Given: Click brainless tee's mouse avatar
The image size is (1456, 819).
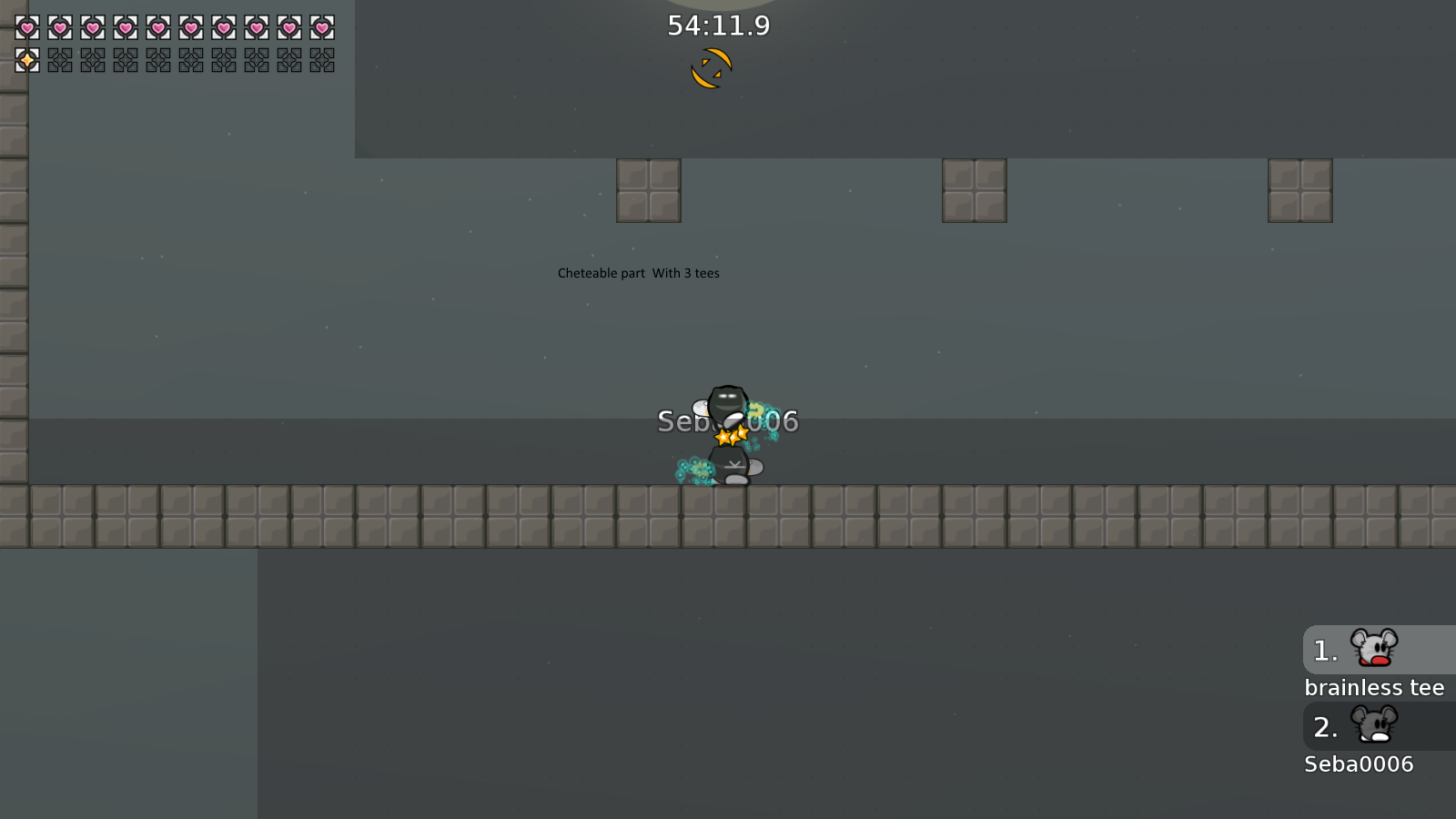Looking at the screenshot, I should (x=1374, y=650).
